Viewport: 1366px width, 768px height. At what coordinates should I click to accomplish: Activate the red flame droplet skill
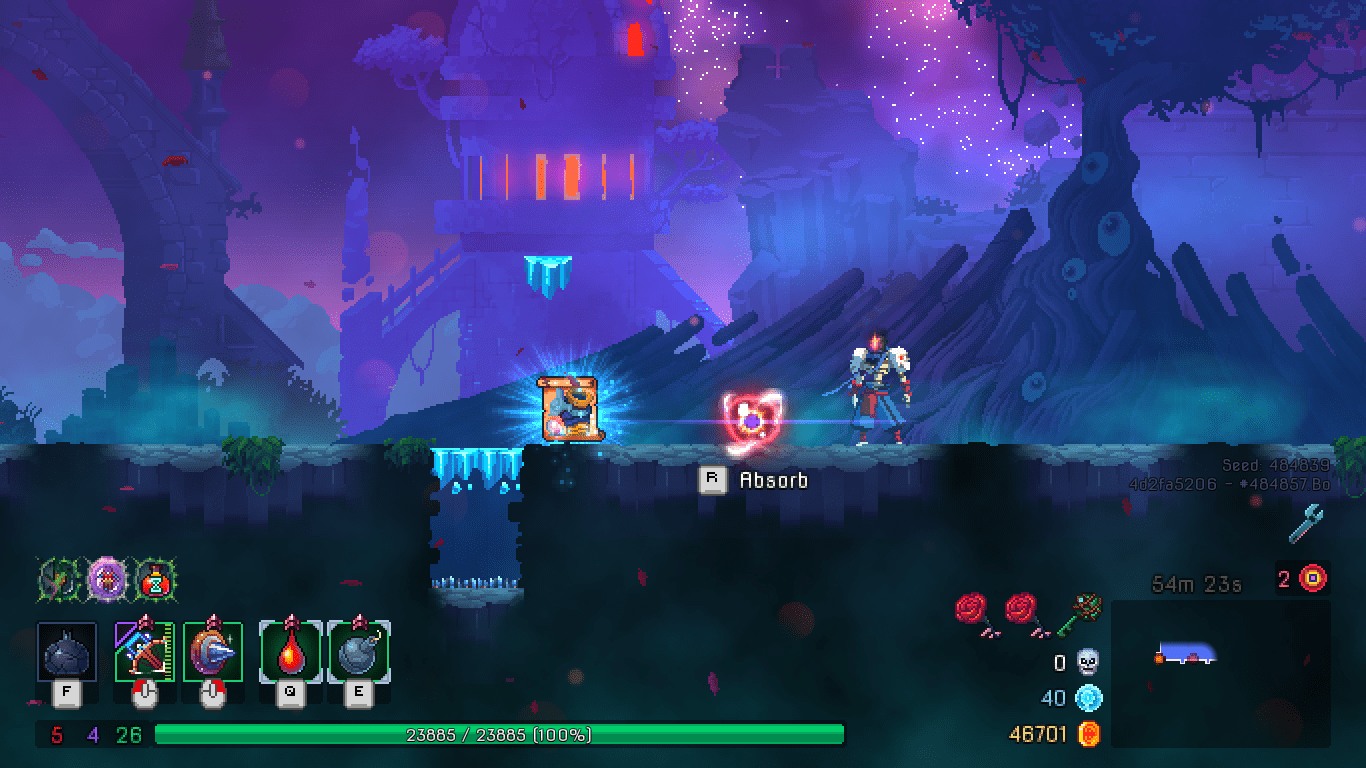pos(291,651)
